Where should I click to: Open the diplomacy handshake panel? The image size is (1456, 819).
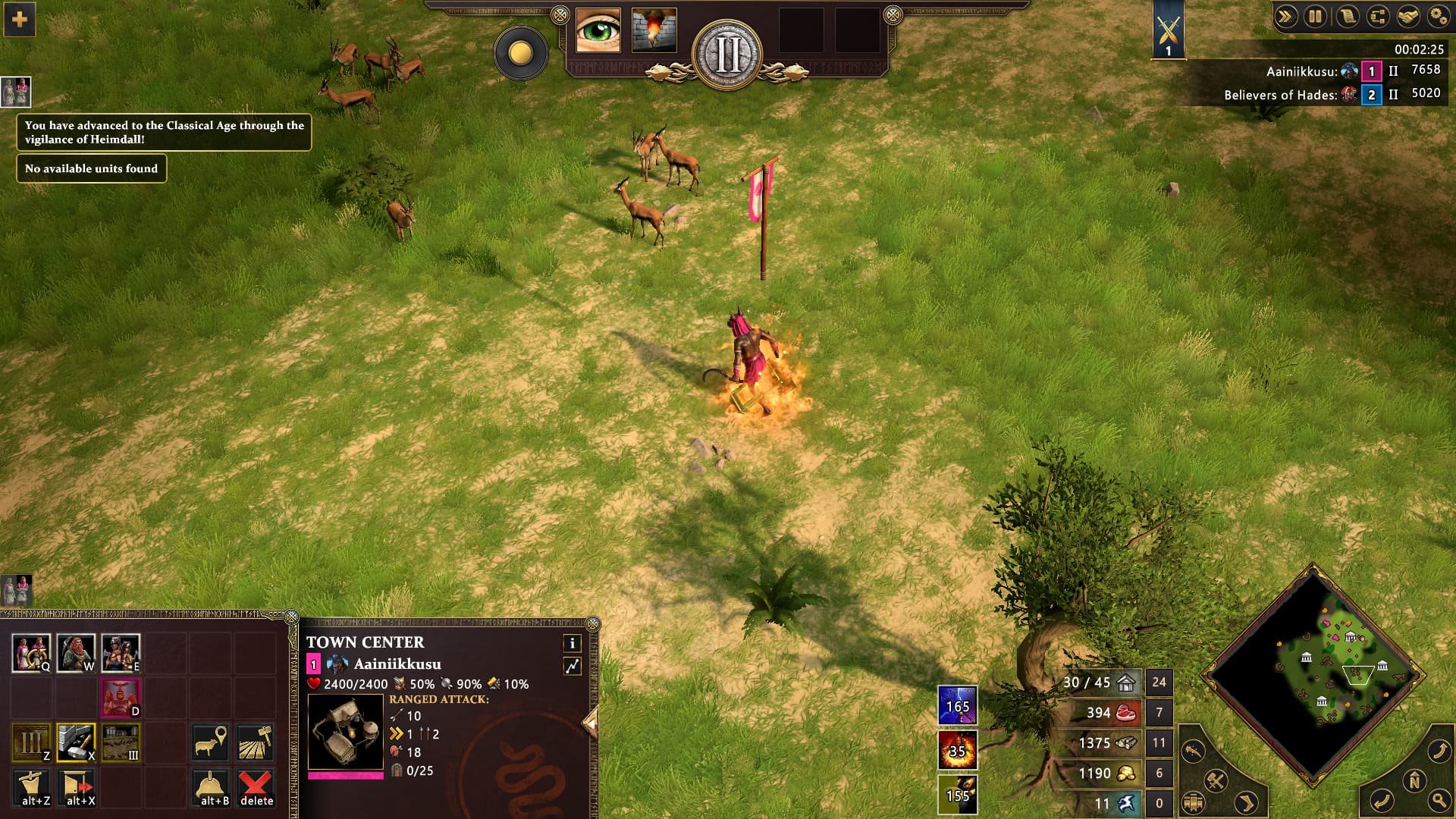tap(1408, 17)
